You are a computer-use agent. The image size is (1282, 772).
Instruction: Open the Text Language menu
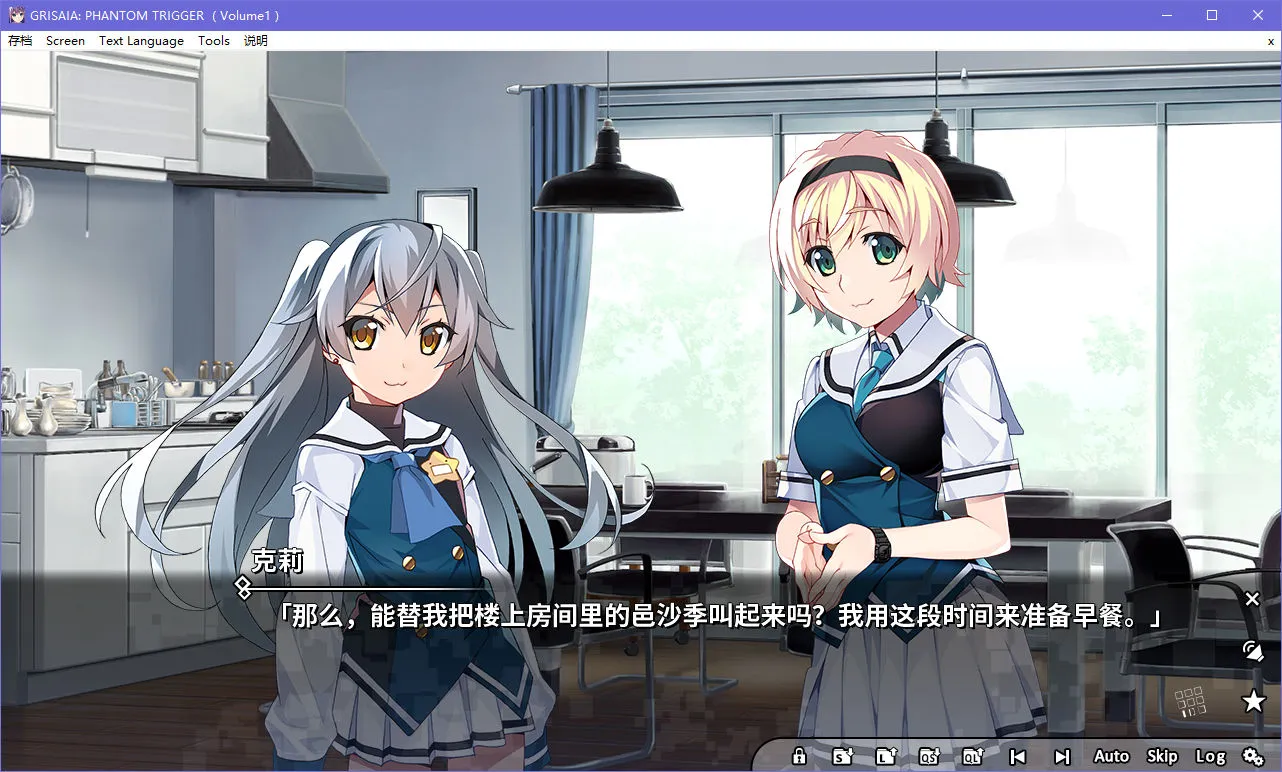point(141,40)
